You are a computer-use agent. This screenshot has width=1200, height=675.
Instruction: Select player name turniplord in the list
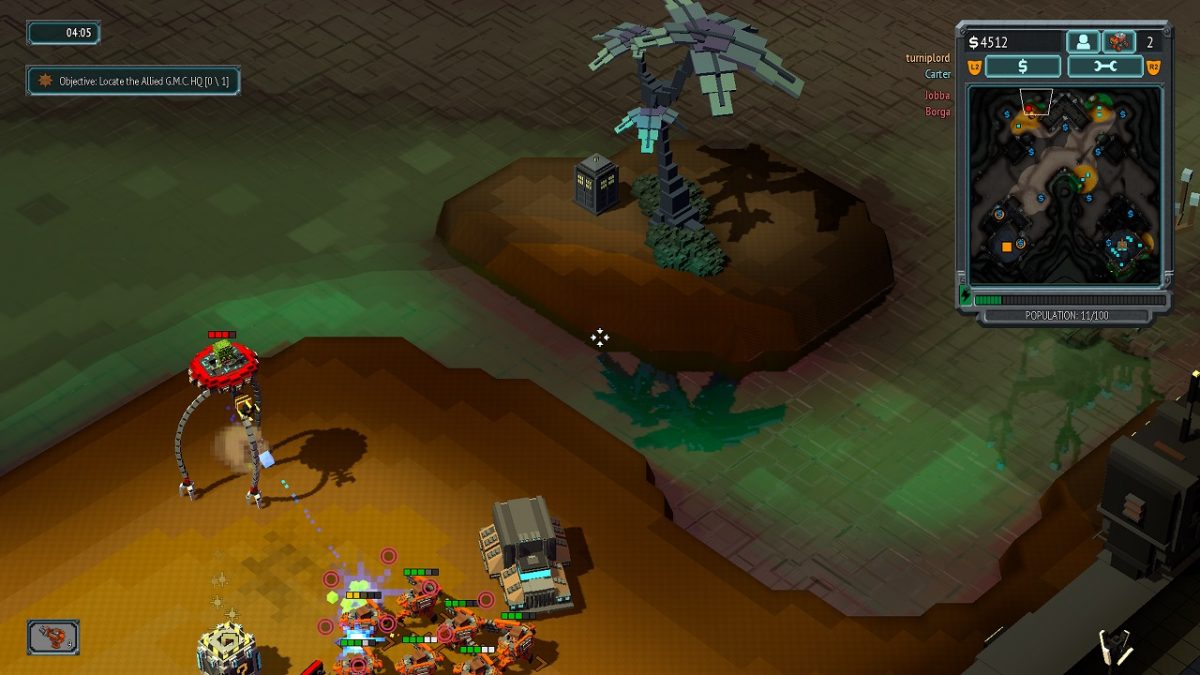[x=927, y=58]
